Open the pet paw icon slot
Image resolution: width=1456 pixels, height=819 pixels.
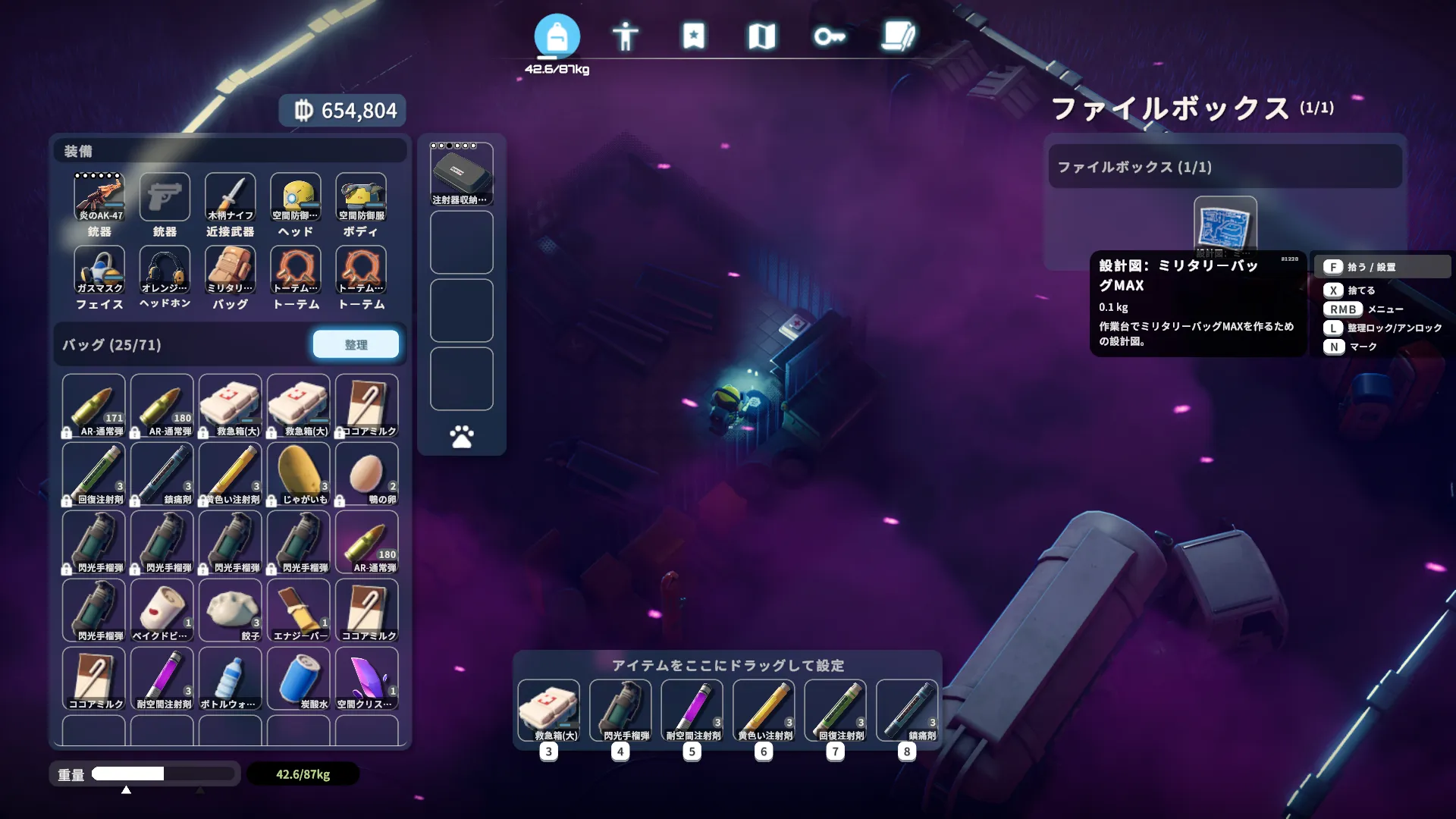click(x=461, y=437)
